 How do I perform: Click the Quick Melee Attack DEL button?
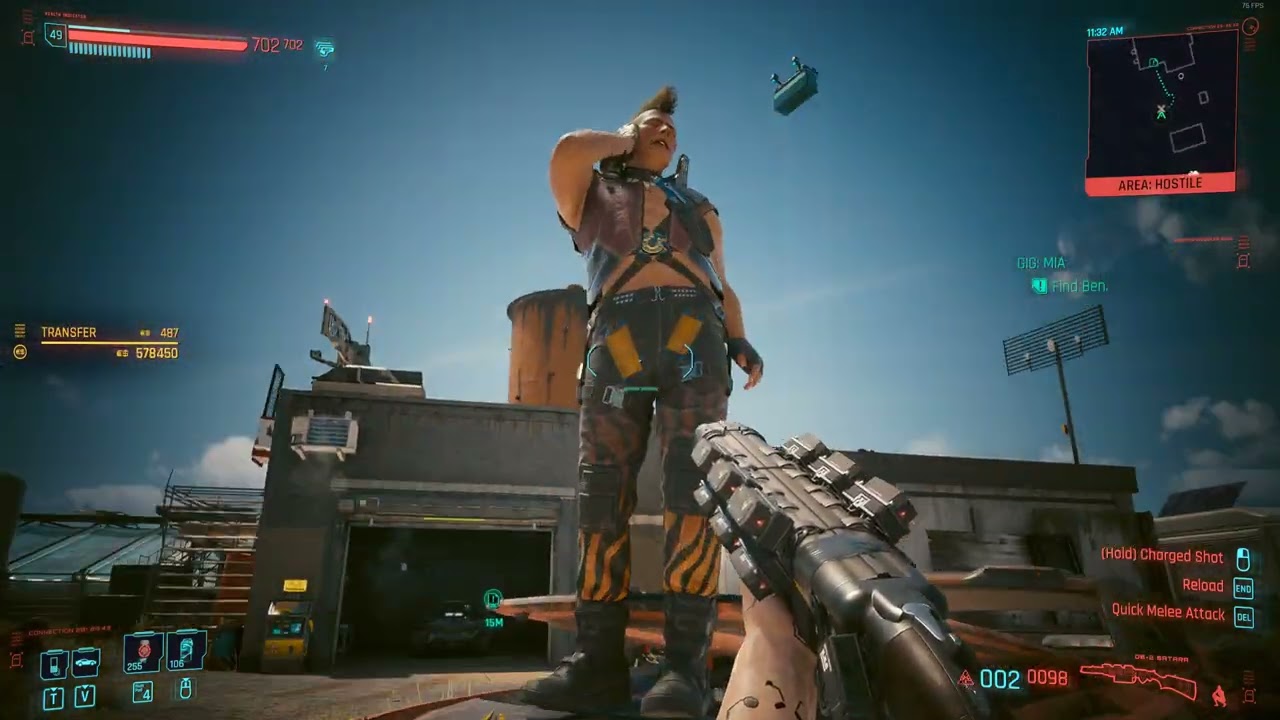click(1244, 618)
